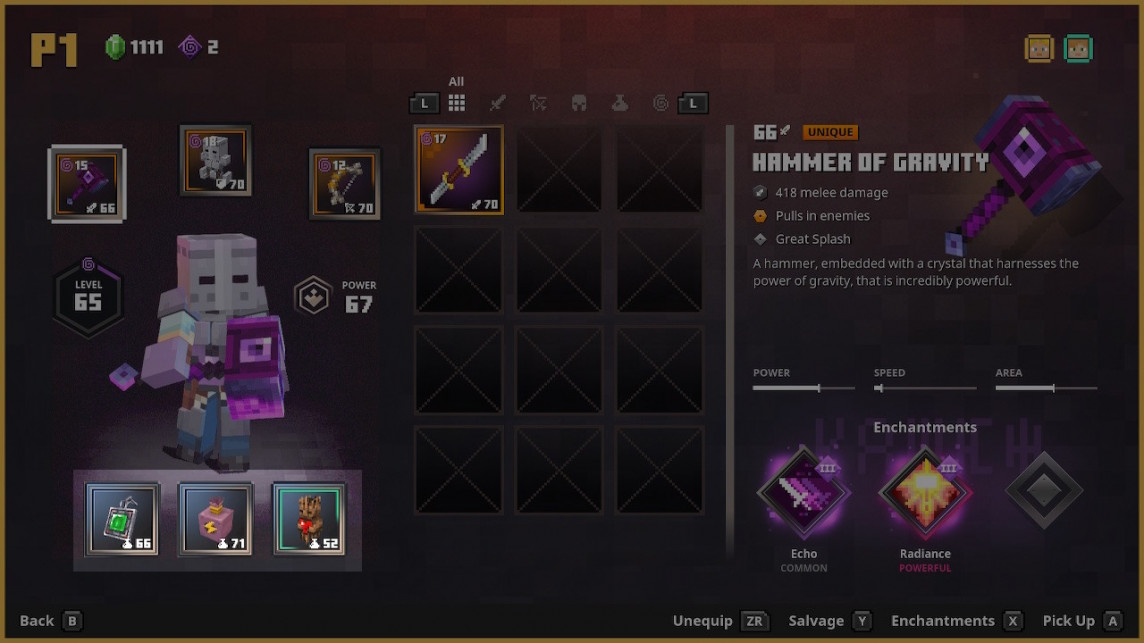Select the equipped Hammer of Gravity slot
This screenshot has width=1144, height=643.
point(87,183)
